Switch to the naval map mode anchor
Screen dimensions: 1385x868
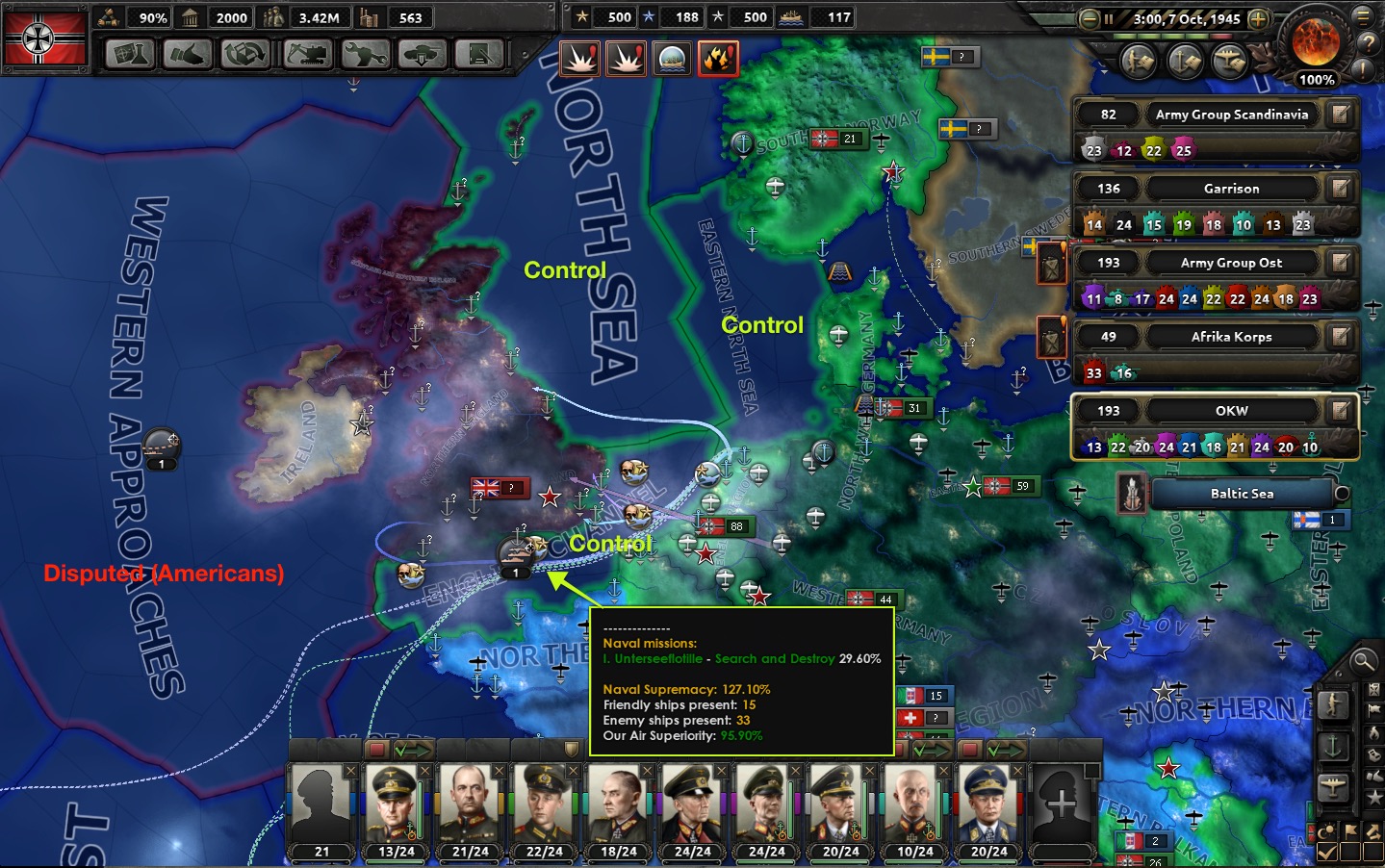[1333, 747]
